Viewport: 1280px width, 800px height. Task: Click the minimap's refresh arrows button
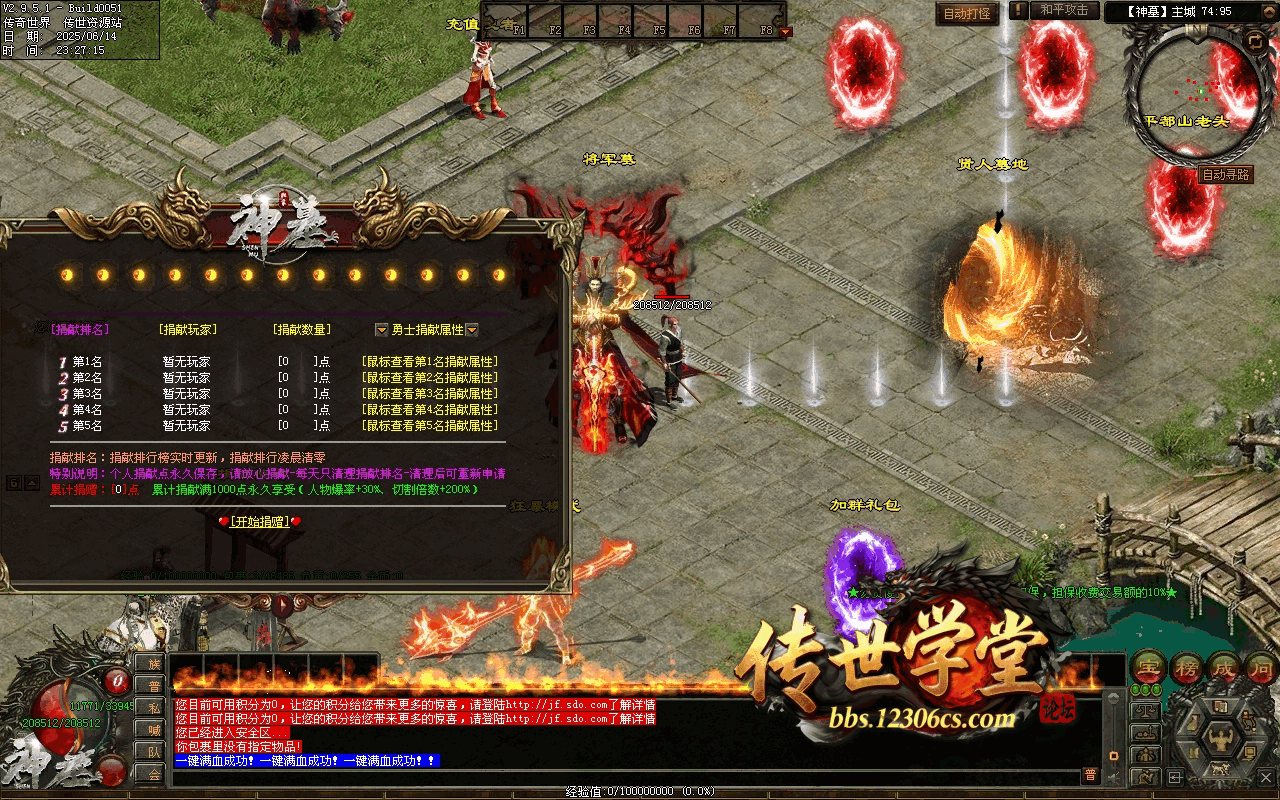(1255, 40)
